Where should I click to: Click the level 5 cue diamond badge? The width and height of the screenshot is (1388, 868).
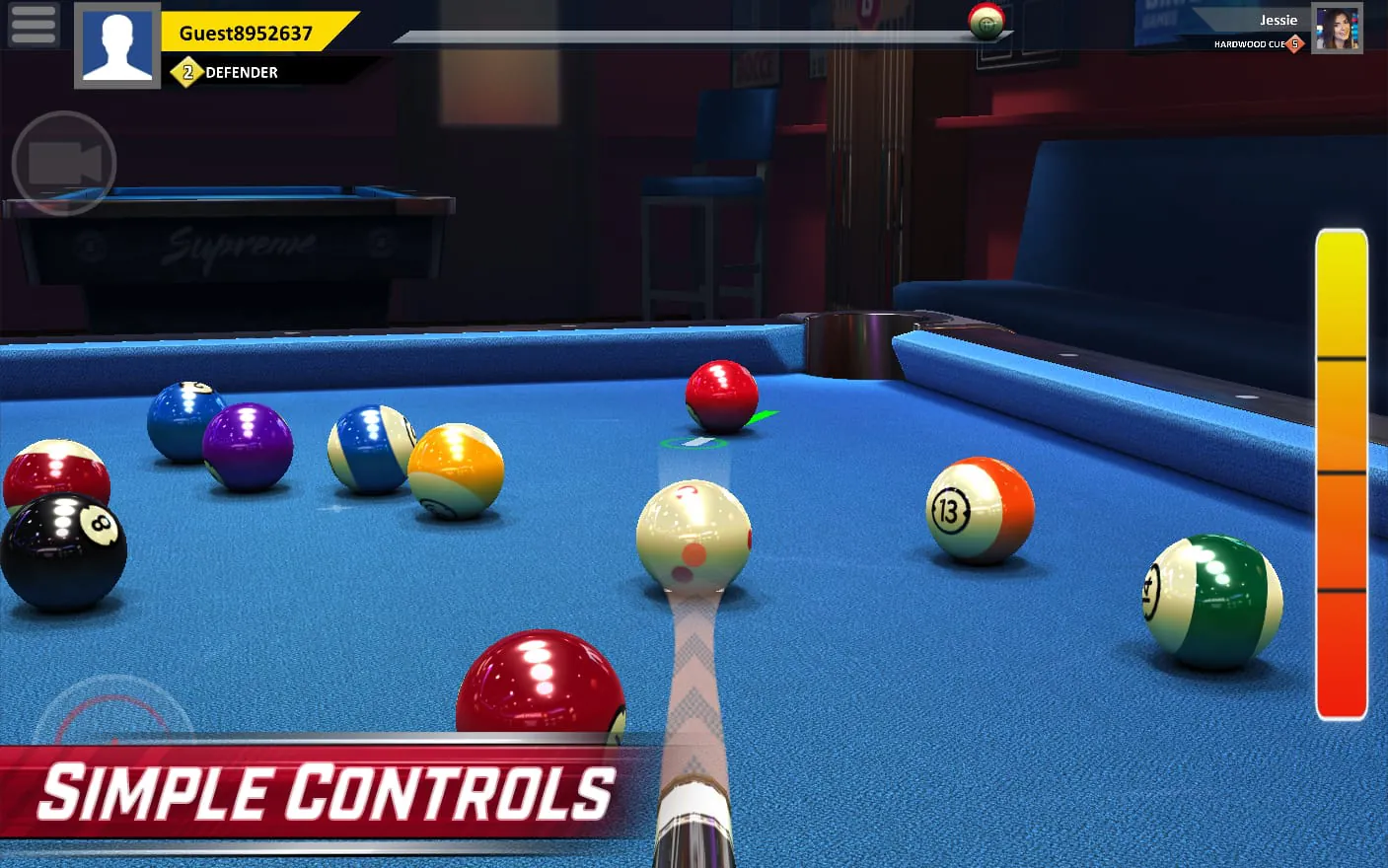pyautogui.click(x=1293, y=43)
